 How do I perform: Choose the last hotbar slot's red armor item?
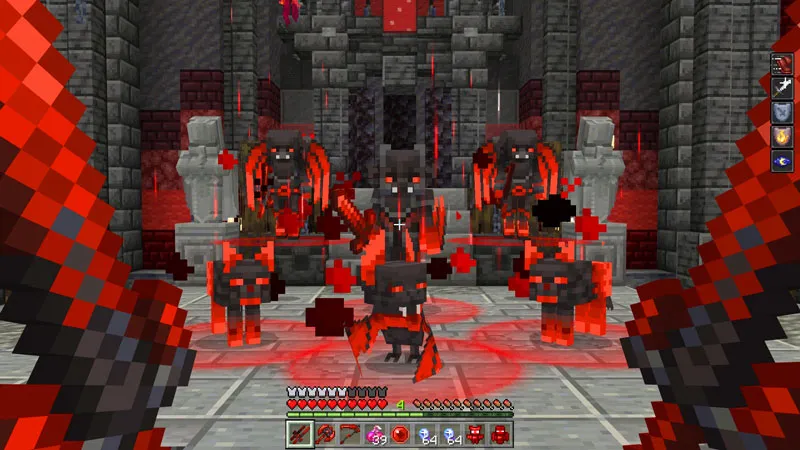coord(500,433)
